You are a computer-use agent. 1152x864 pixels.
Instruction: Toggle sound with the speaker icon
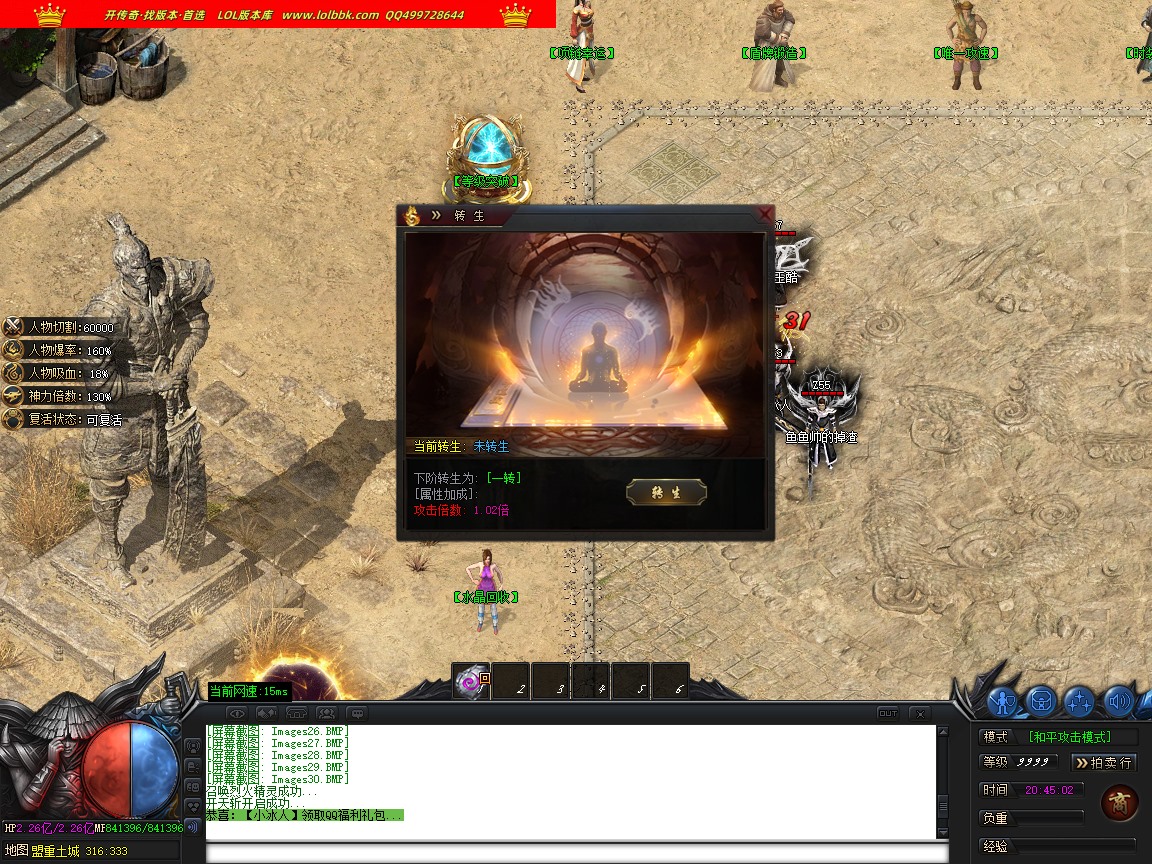point(1118,702)
